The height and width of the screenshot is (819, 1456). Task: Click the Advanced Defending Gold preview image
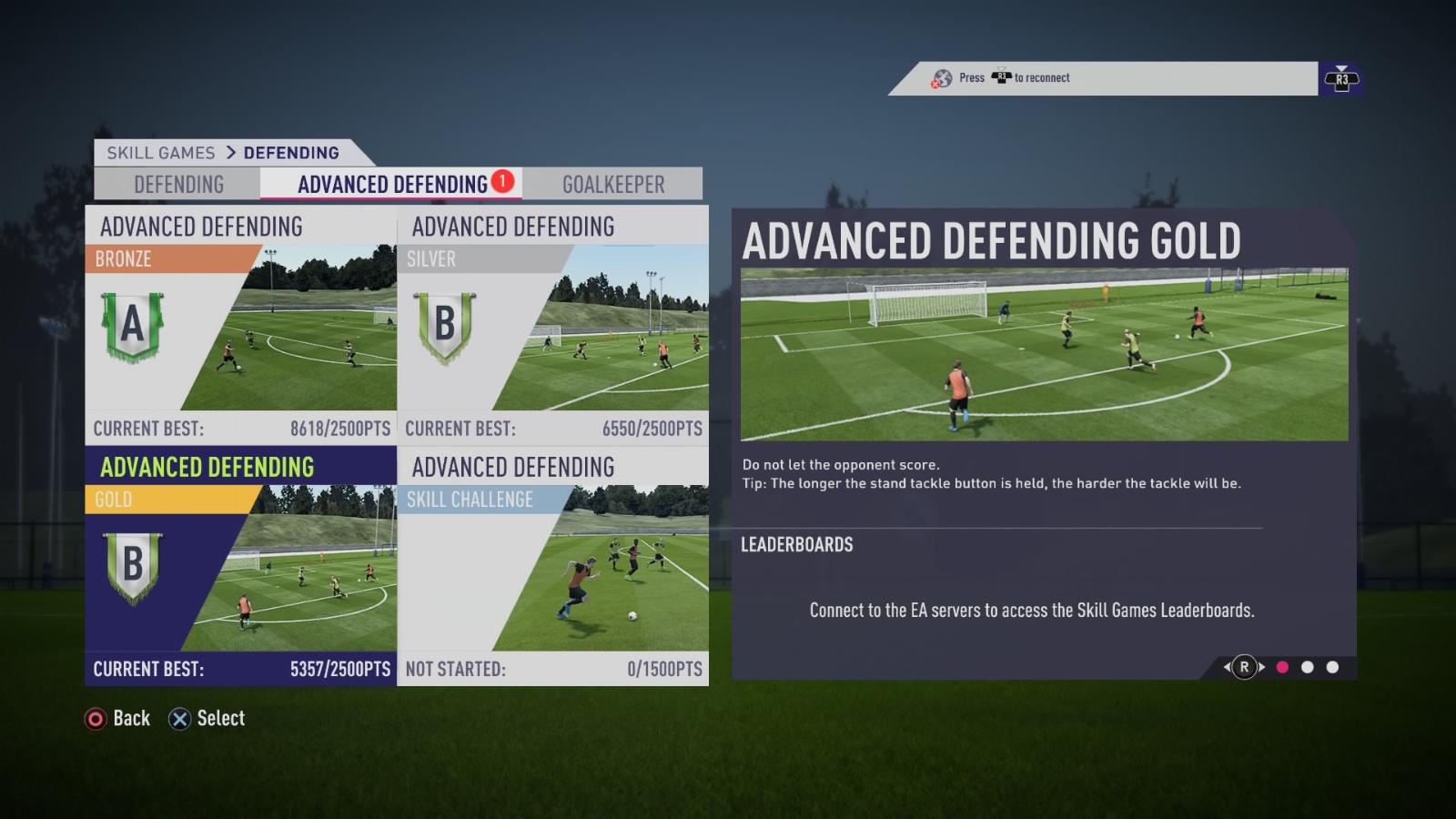point(1044,355)
